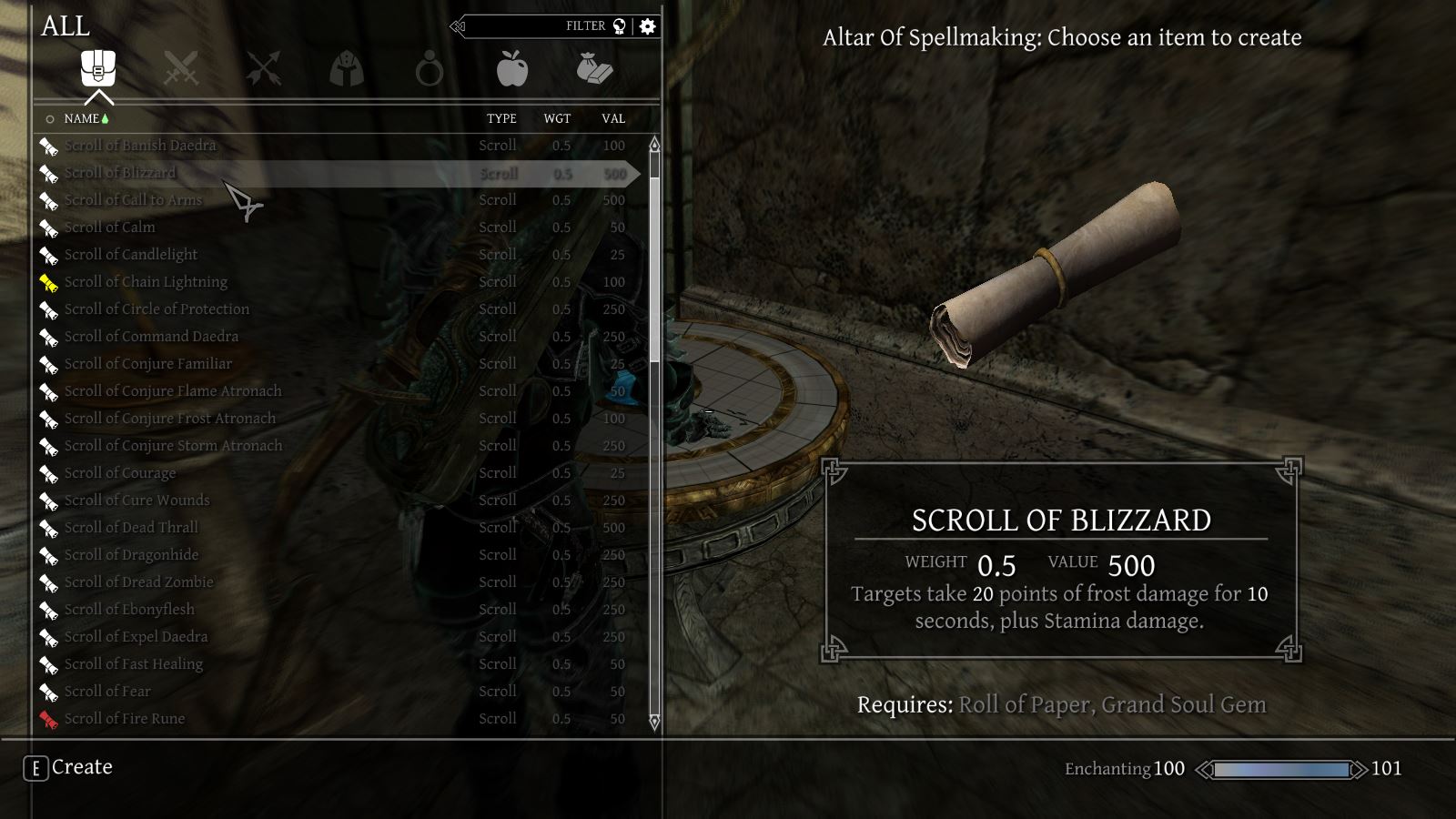1456x819 pixels.
Task: Show the helmet armor category
Action: (347, 68)
